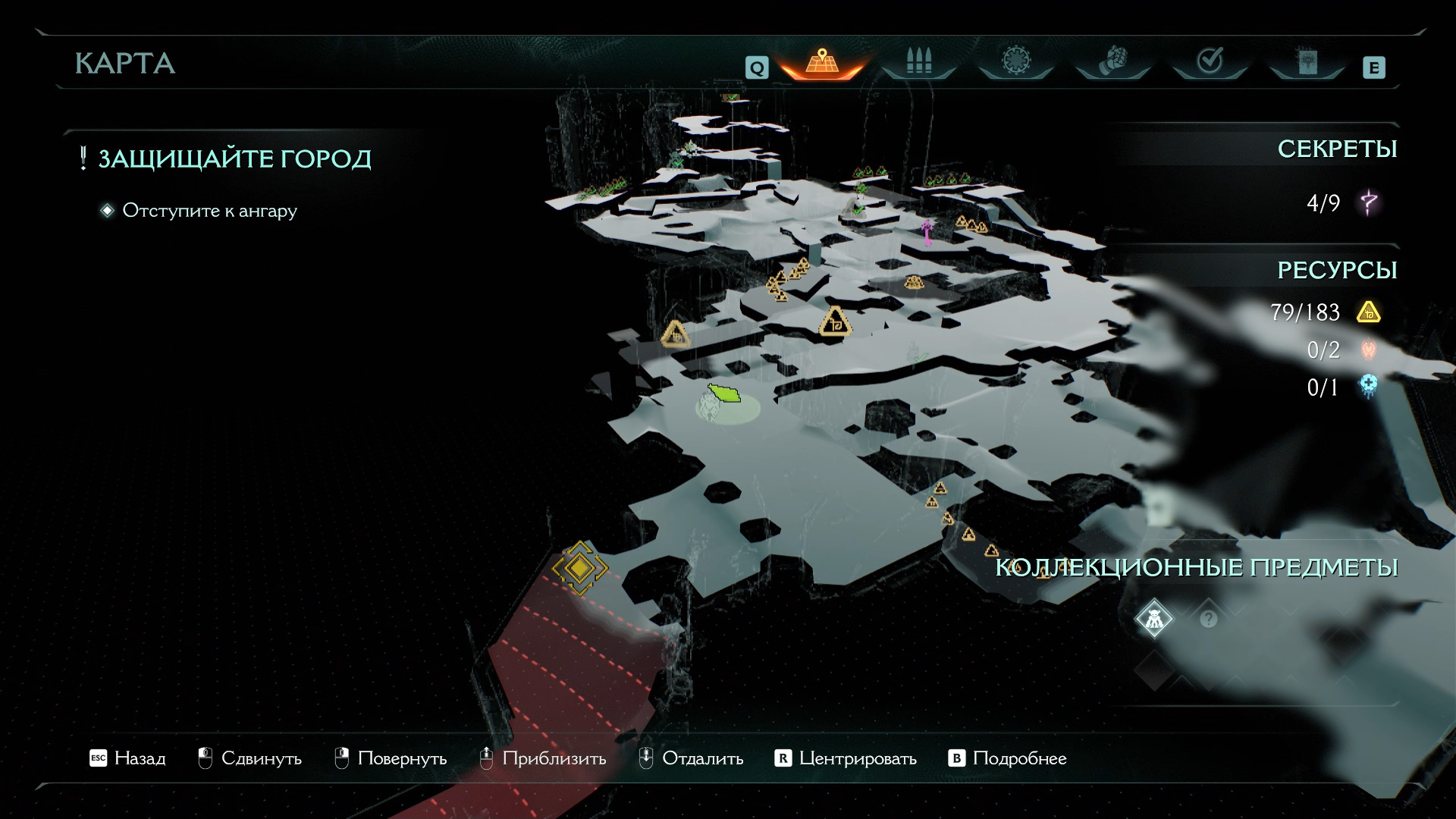Click the 'Отступите к ангару' objective entry
The height and width of the screenshot is (819, 1456).
[209, 211]
